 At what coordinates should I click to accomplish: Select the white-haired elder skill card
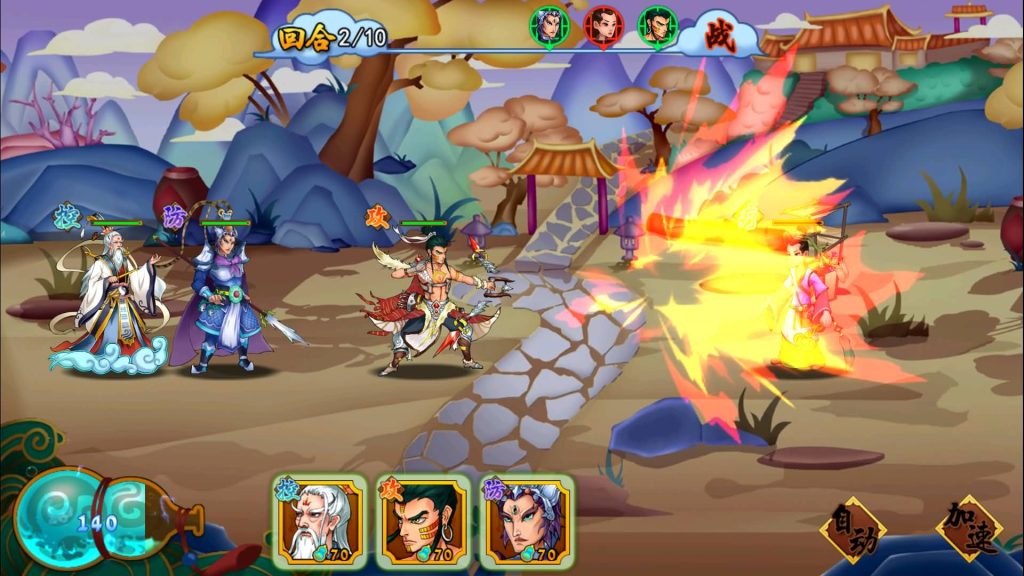tap(320, 522)
